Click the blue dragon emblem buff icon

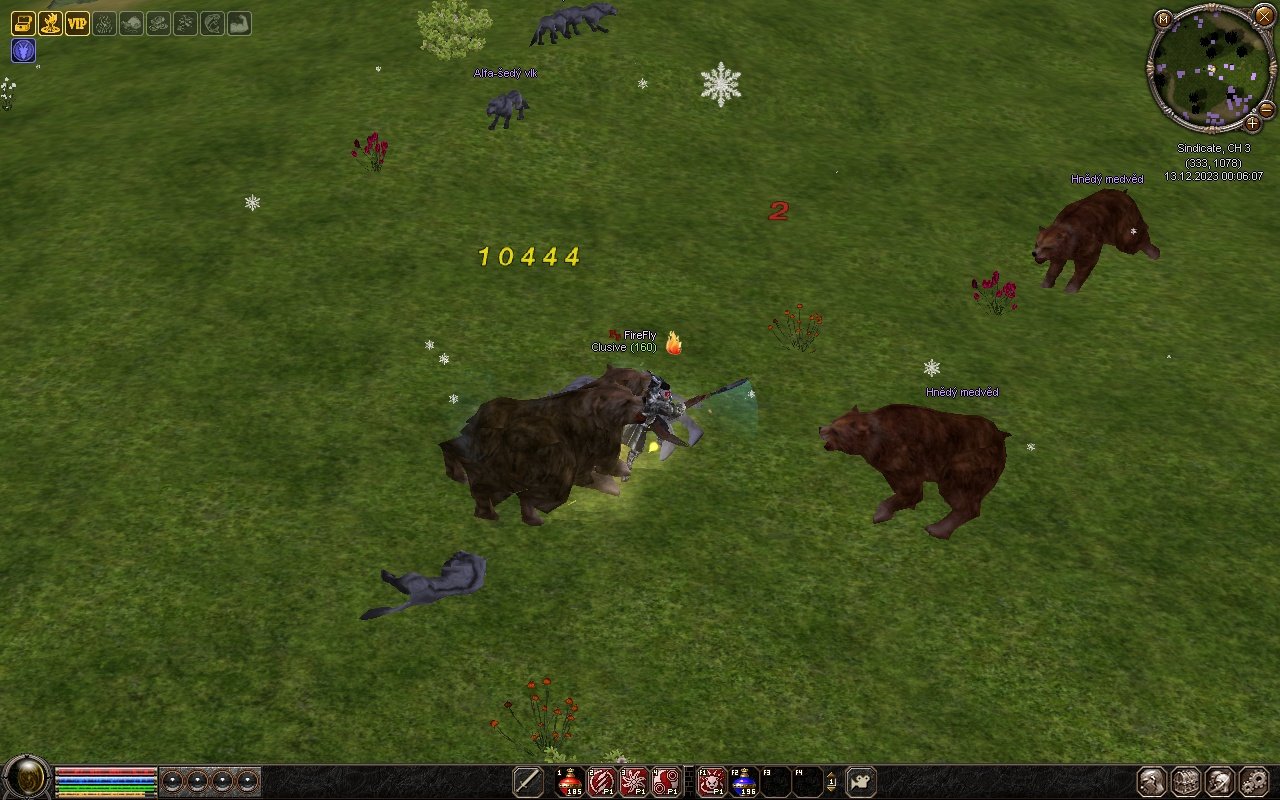[23, 51]
